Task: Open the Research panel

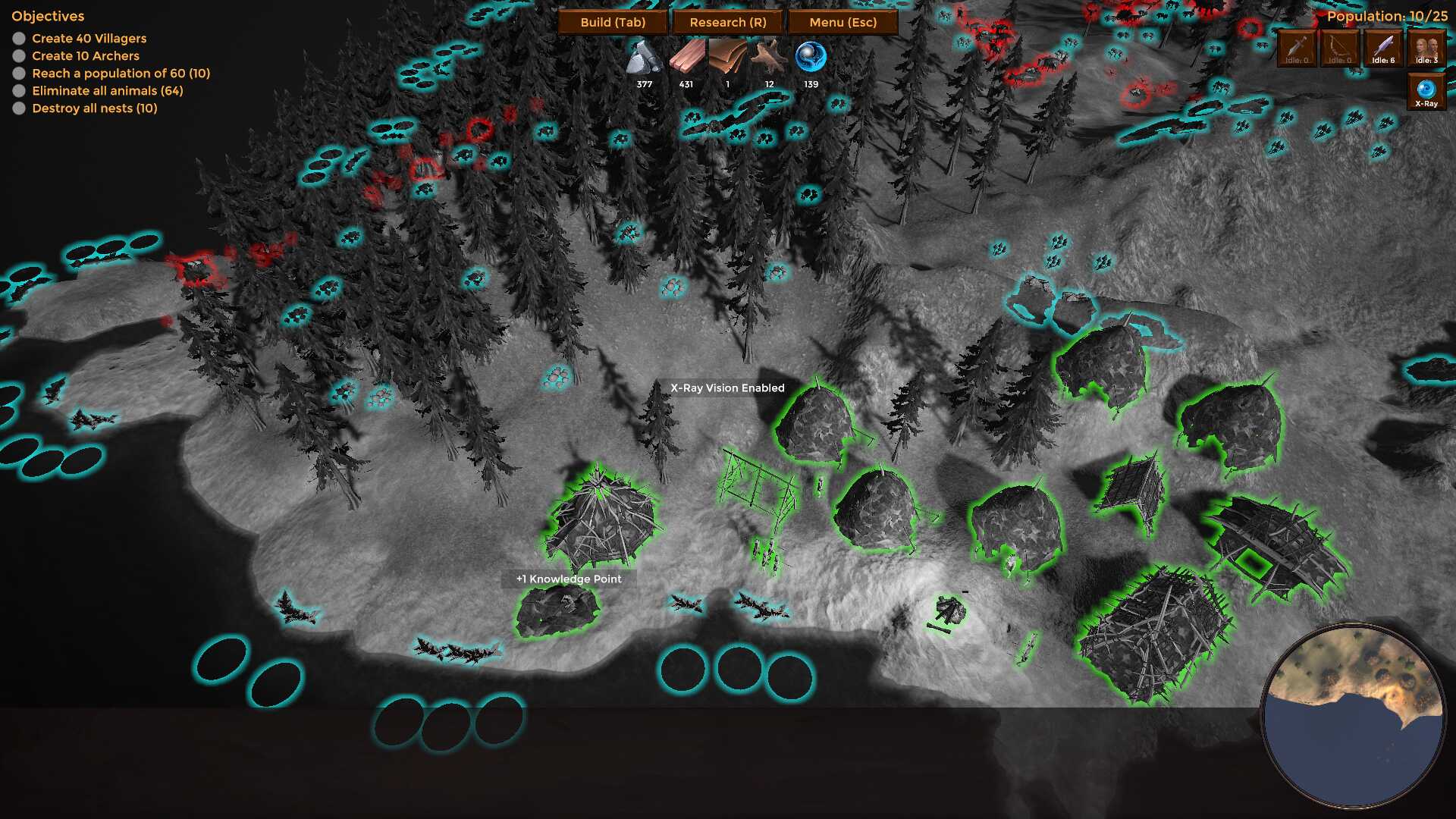Action: coord(728,22)
